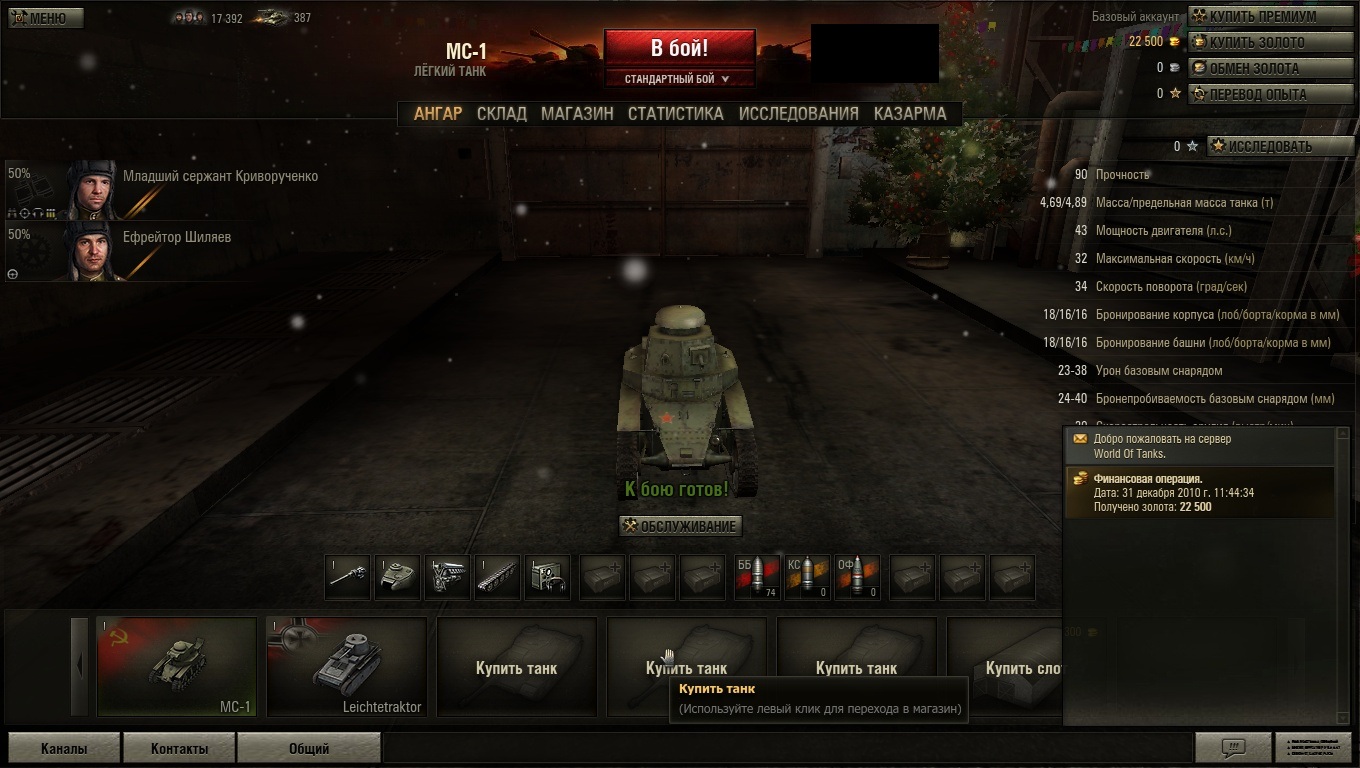This screenshot has width=1360, height=768.
Task: Open the Обслуживание service button
Action: click(x=681, y=526)
